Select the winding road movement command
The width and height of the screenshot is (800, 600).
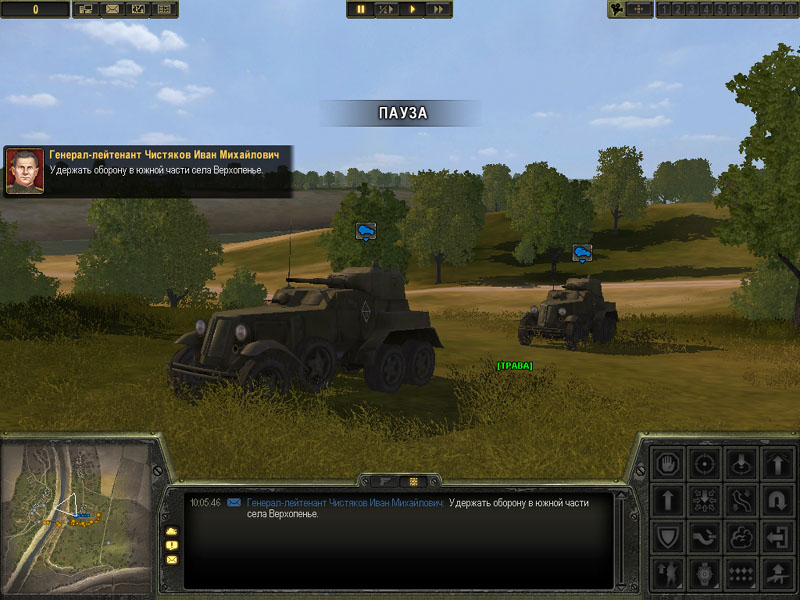741,500
